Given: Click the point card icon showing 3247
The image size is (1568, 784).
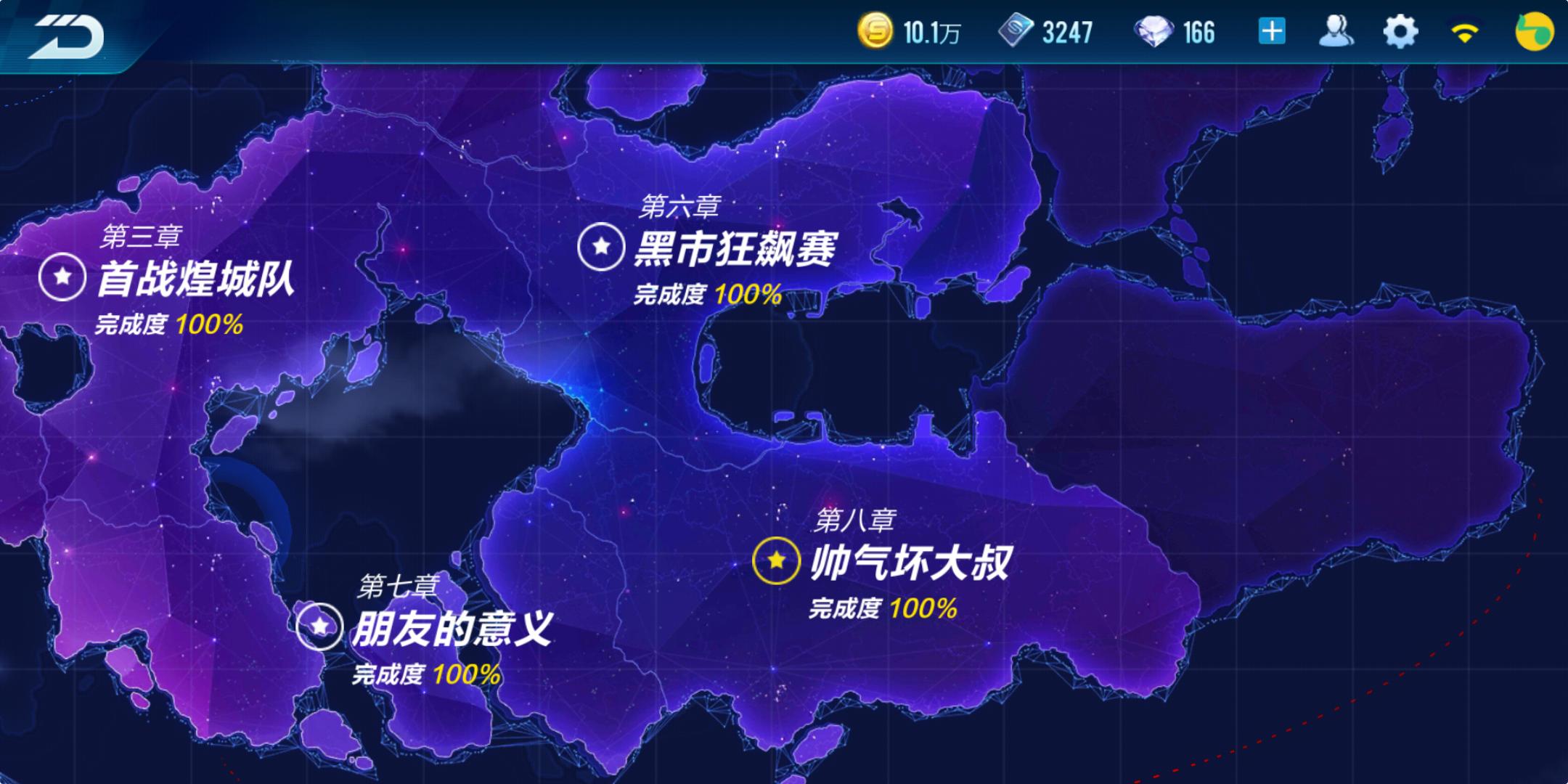Looking at the screenshot, I should click(1018, 31).
